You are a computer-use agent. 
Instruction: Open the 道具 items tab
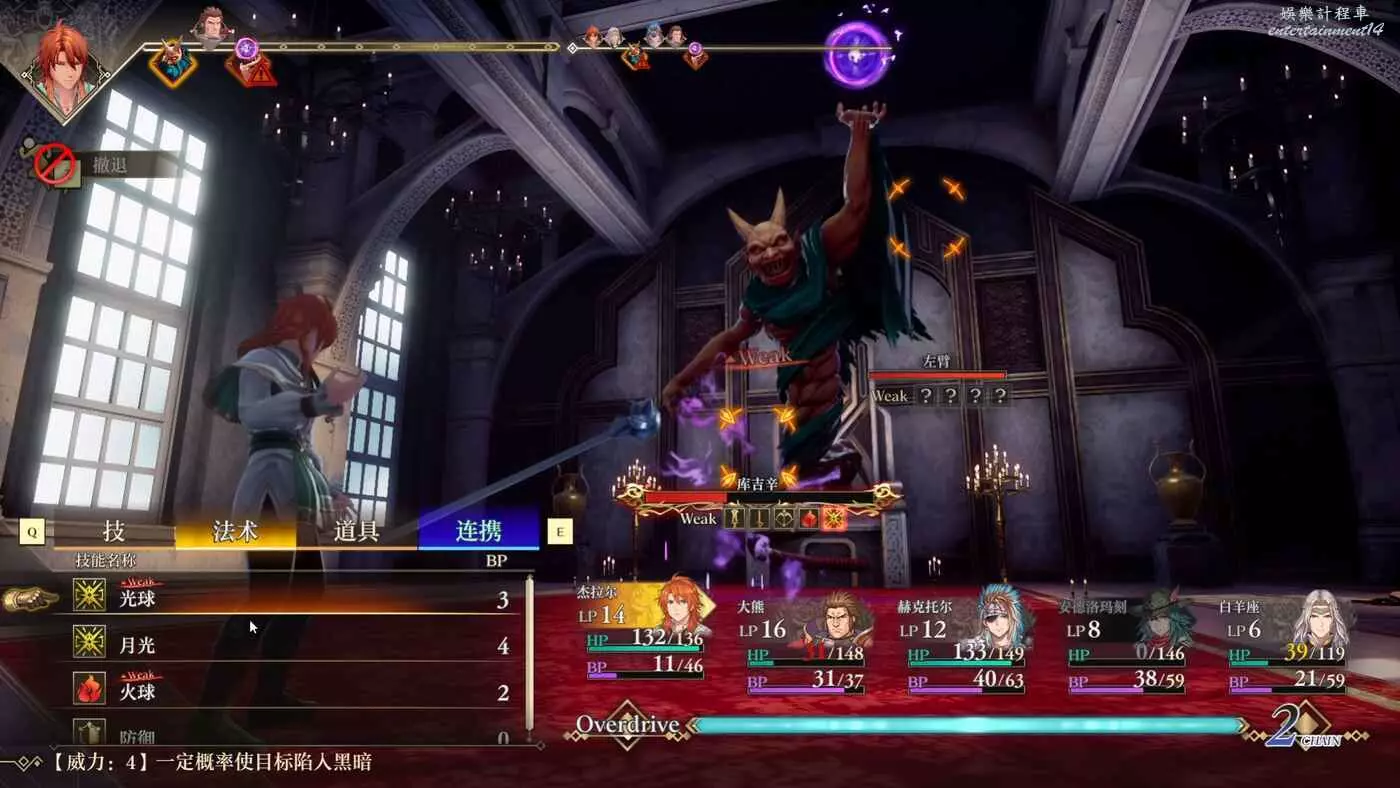pyautogui.click(x=356, y=531)
